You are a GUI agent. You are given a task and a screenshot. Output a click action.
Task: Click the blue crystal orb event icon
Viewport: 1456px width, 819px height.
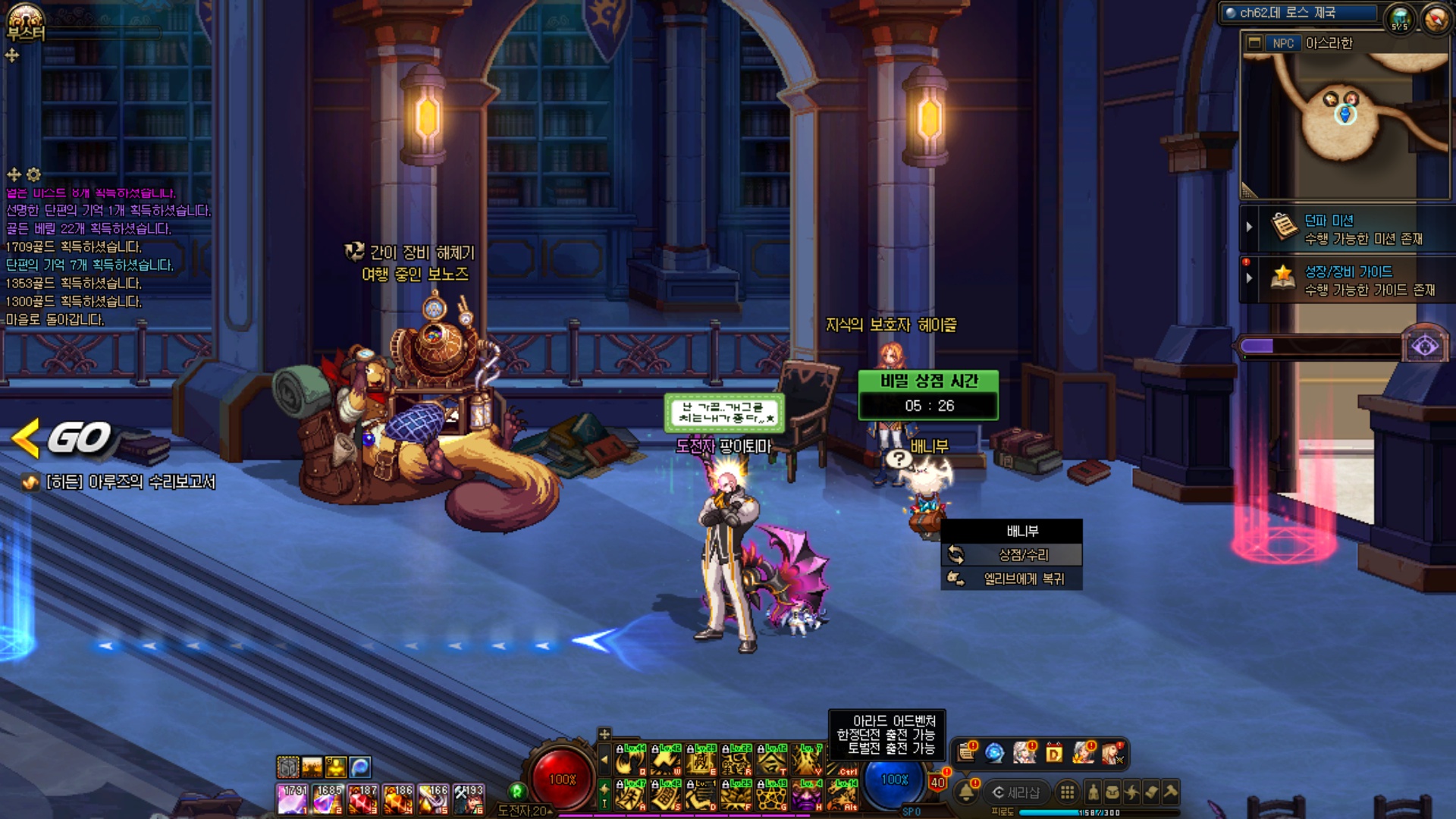994,753
